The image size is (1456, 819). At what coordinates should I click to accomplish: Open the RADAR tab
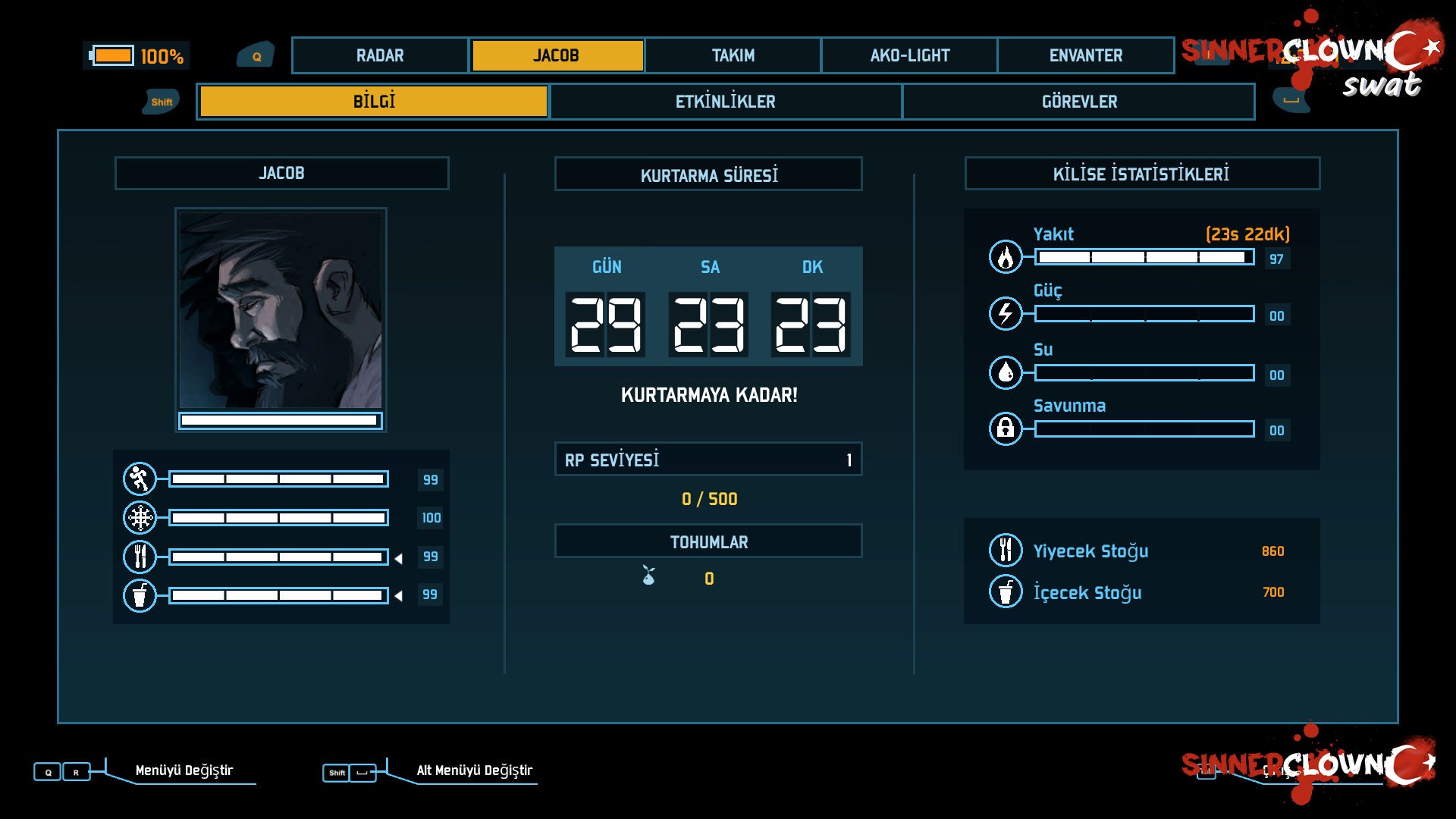pyautogui.click(x=380, y=55)
